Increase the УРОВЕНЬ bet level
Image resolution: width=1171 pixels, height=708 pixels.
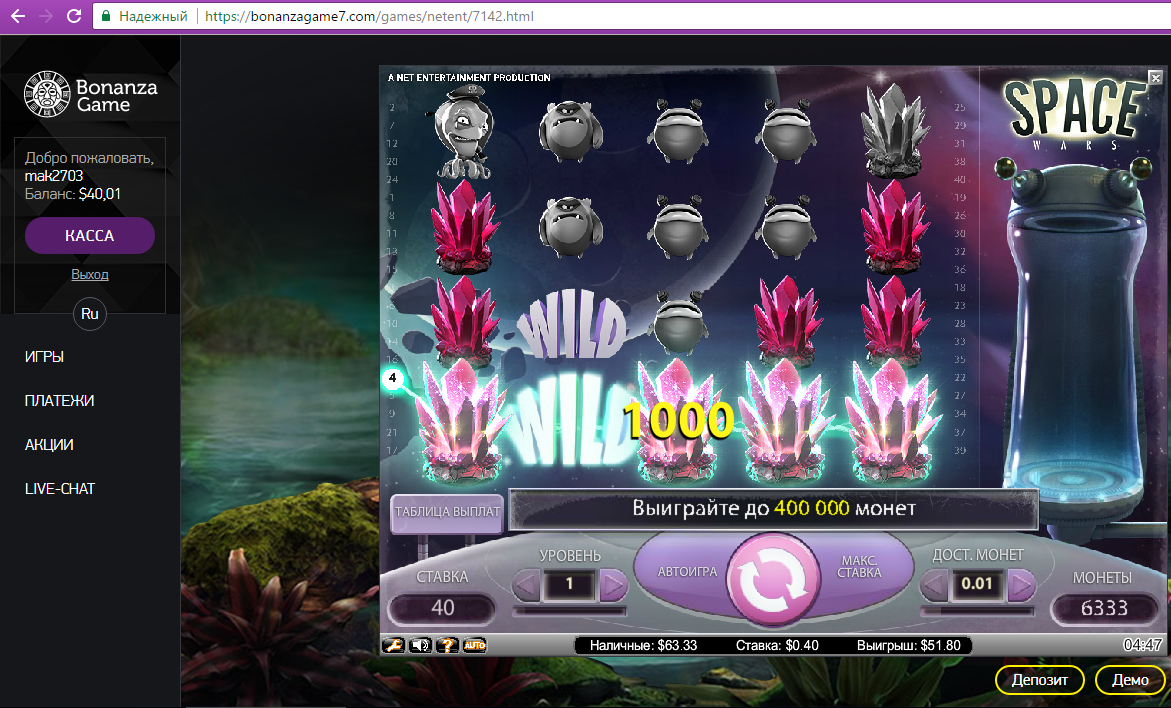613,584
